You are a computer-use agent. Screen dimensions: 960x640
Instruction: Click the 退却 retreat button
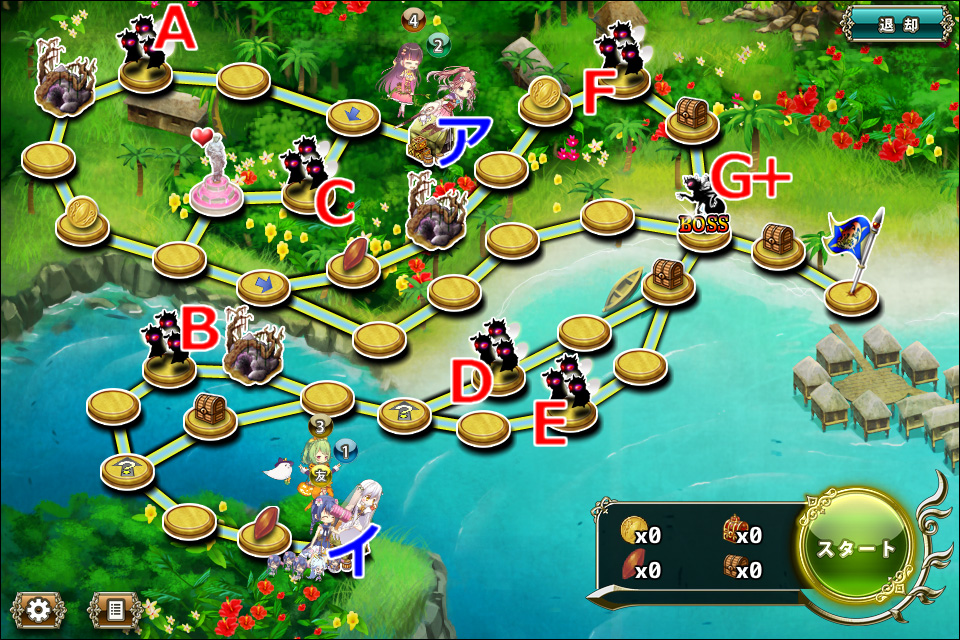(895, 24)
